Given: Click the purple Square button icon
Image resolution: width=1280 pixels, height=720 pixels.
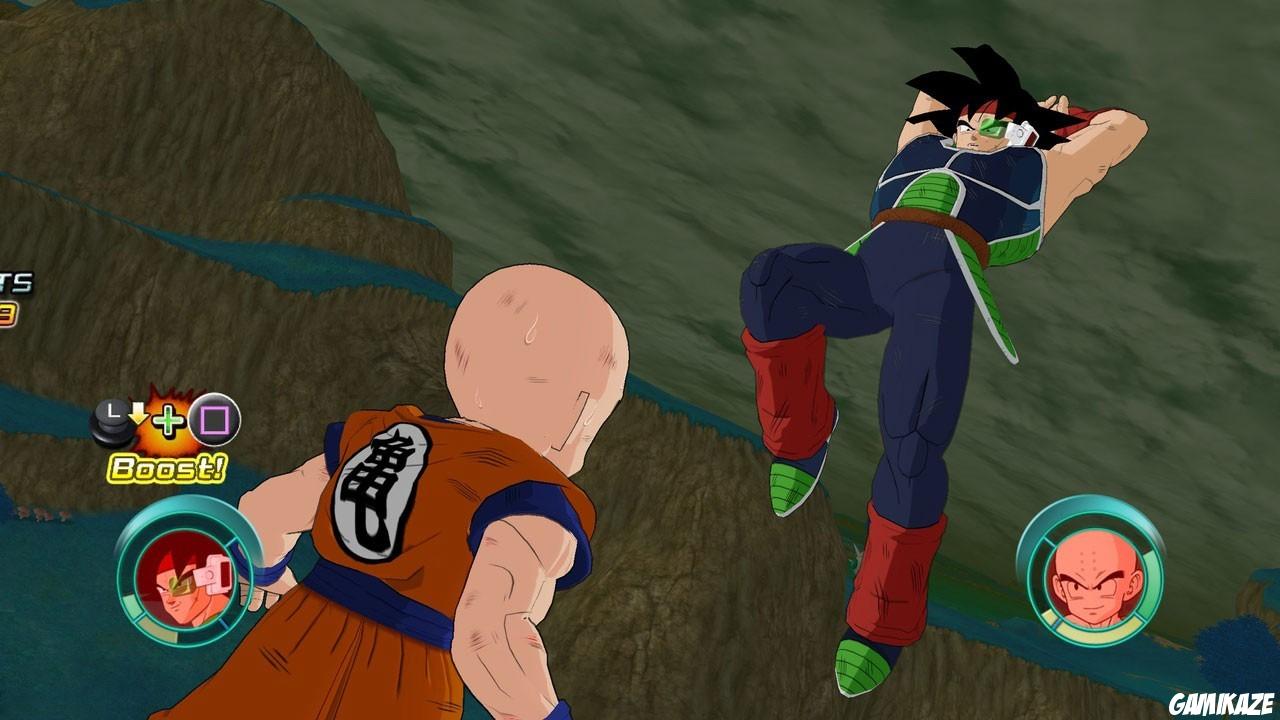Looking at the screenshot, I should tap(214, 419).
